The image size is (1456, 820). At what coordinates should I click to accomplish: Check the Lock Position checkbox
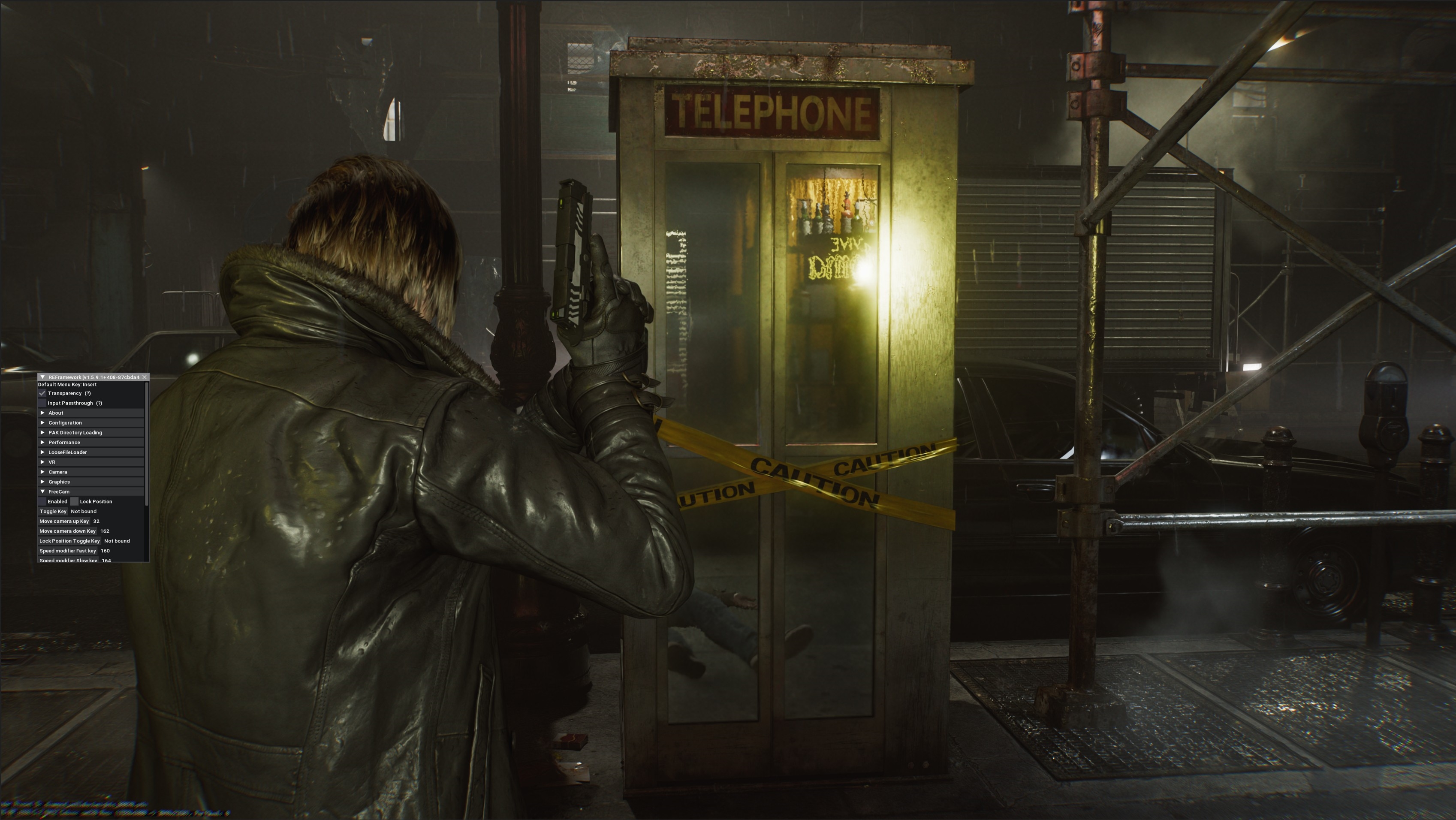point(75,502)
